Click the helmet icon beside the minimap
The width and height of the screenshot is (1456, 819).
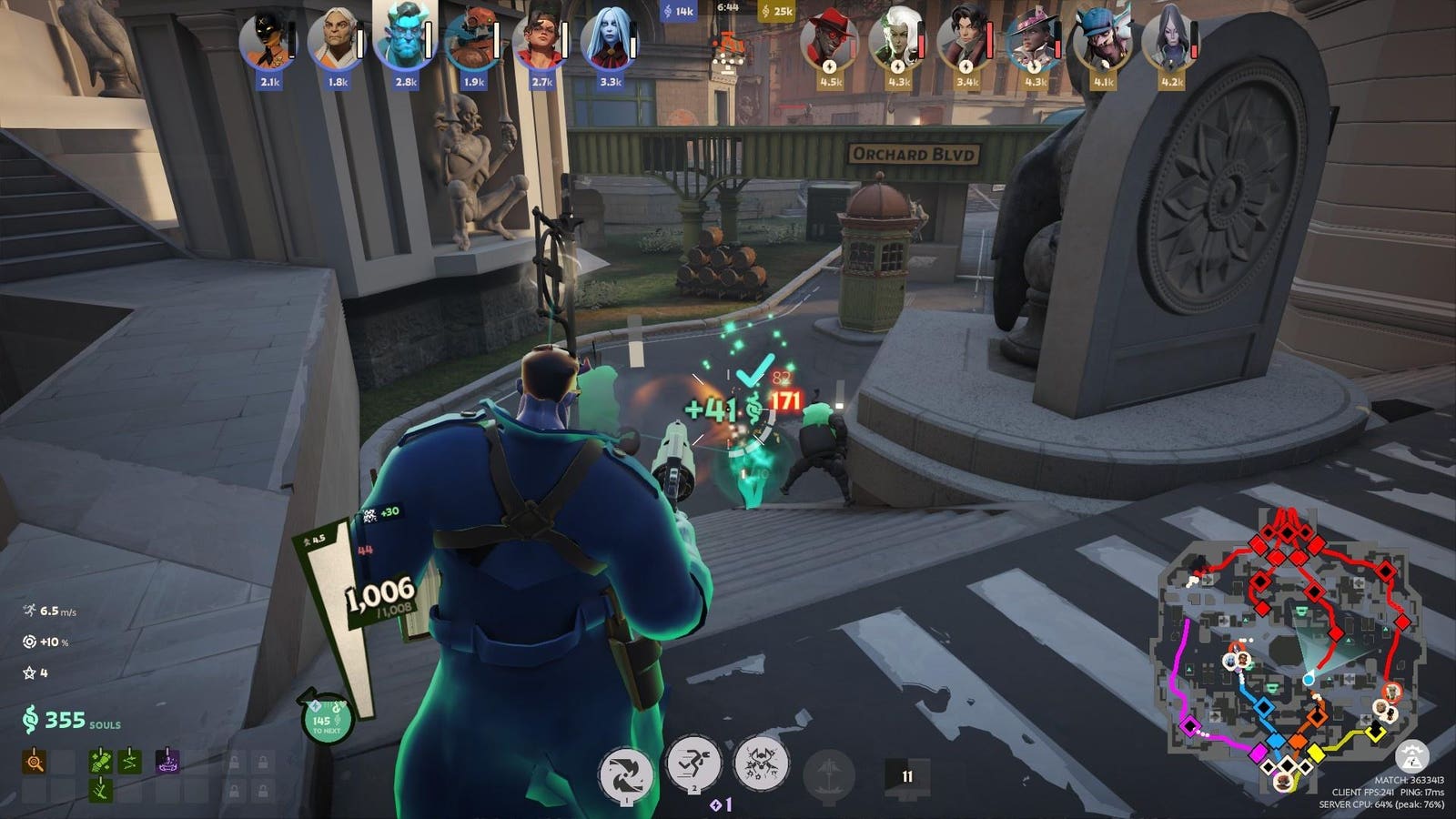click(1411, 757)
